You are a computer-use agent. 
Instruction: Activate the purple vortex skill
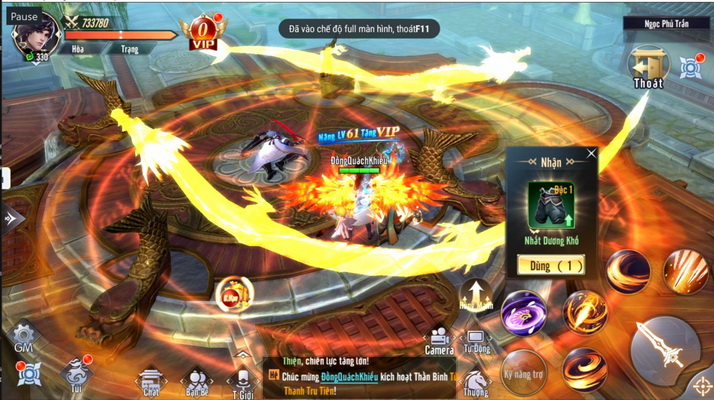pyautogui.click(x=523, y=313)
